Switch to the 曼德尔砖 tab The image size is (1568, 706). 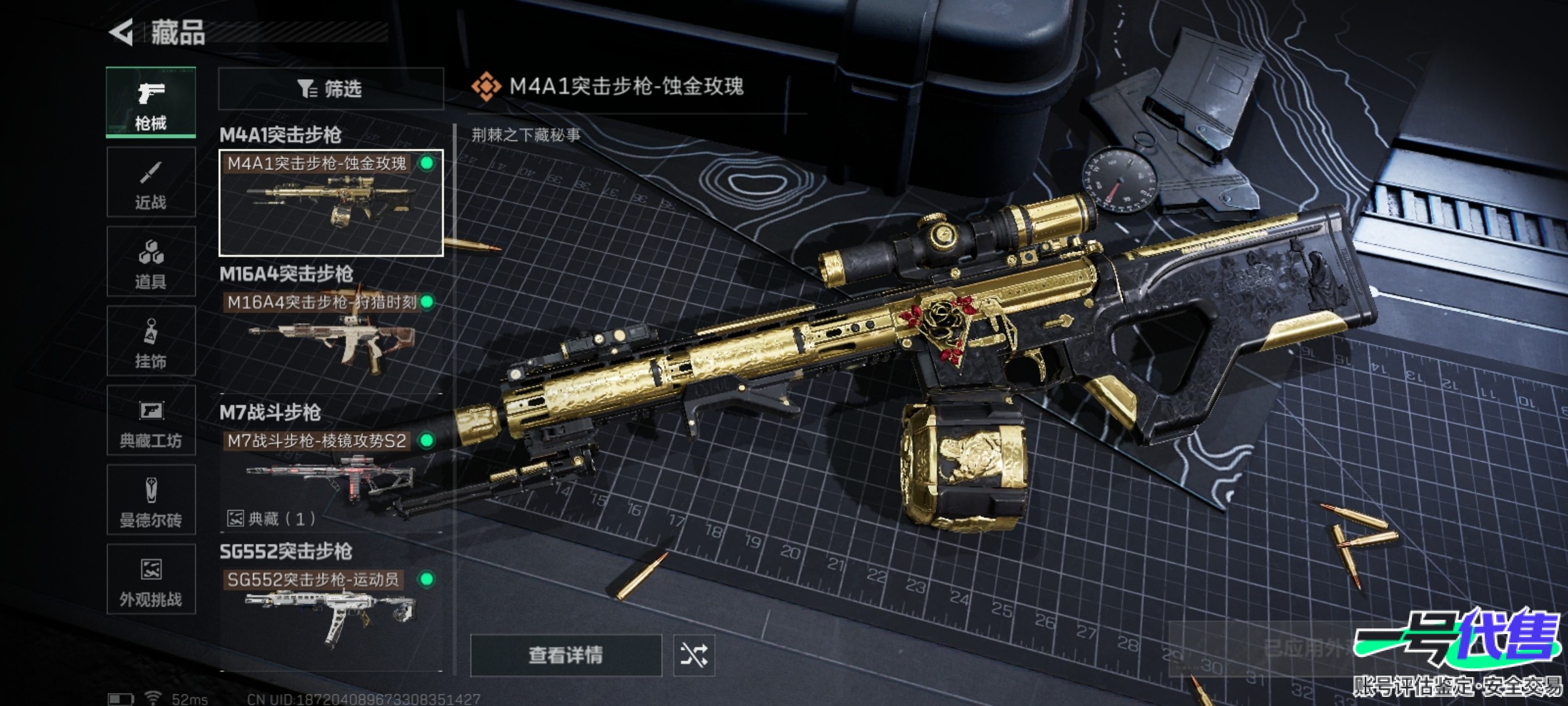151,501
